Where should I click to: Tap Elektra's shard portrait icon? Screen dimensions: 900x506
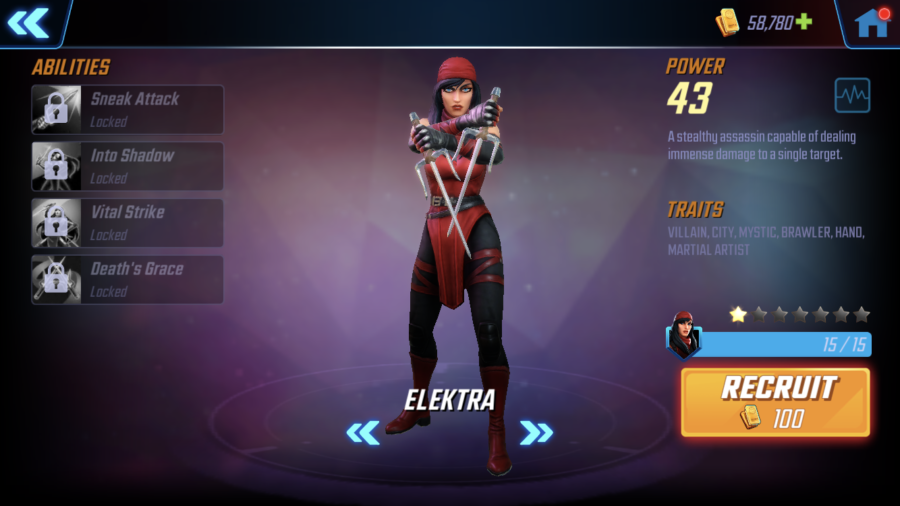(685, 336)
